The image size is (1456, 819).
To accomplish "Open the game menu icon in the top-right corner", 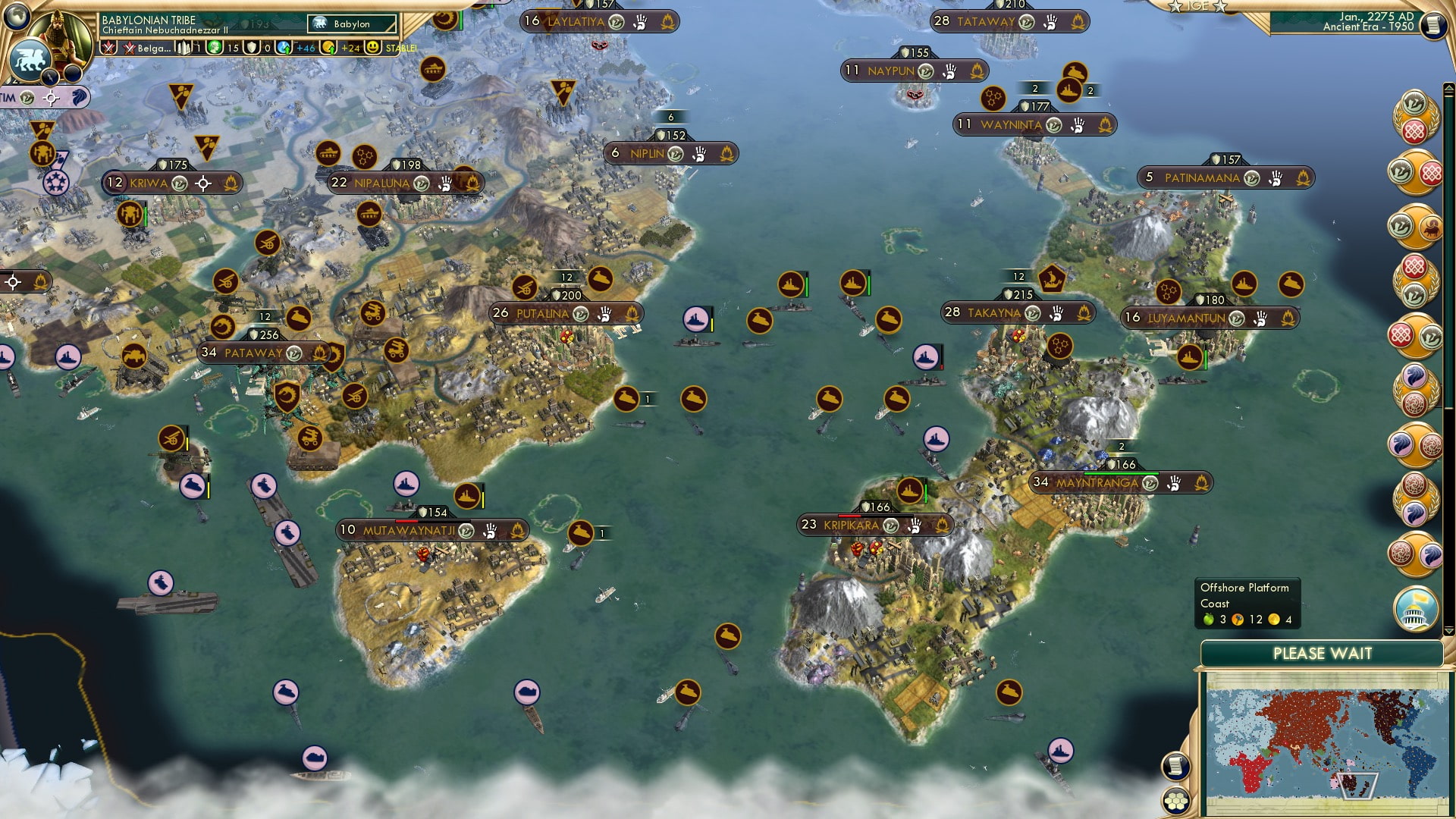I will pyautogui.click(x=1432, y=26).
